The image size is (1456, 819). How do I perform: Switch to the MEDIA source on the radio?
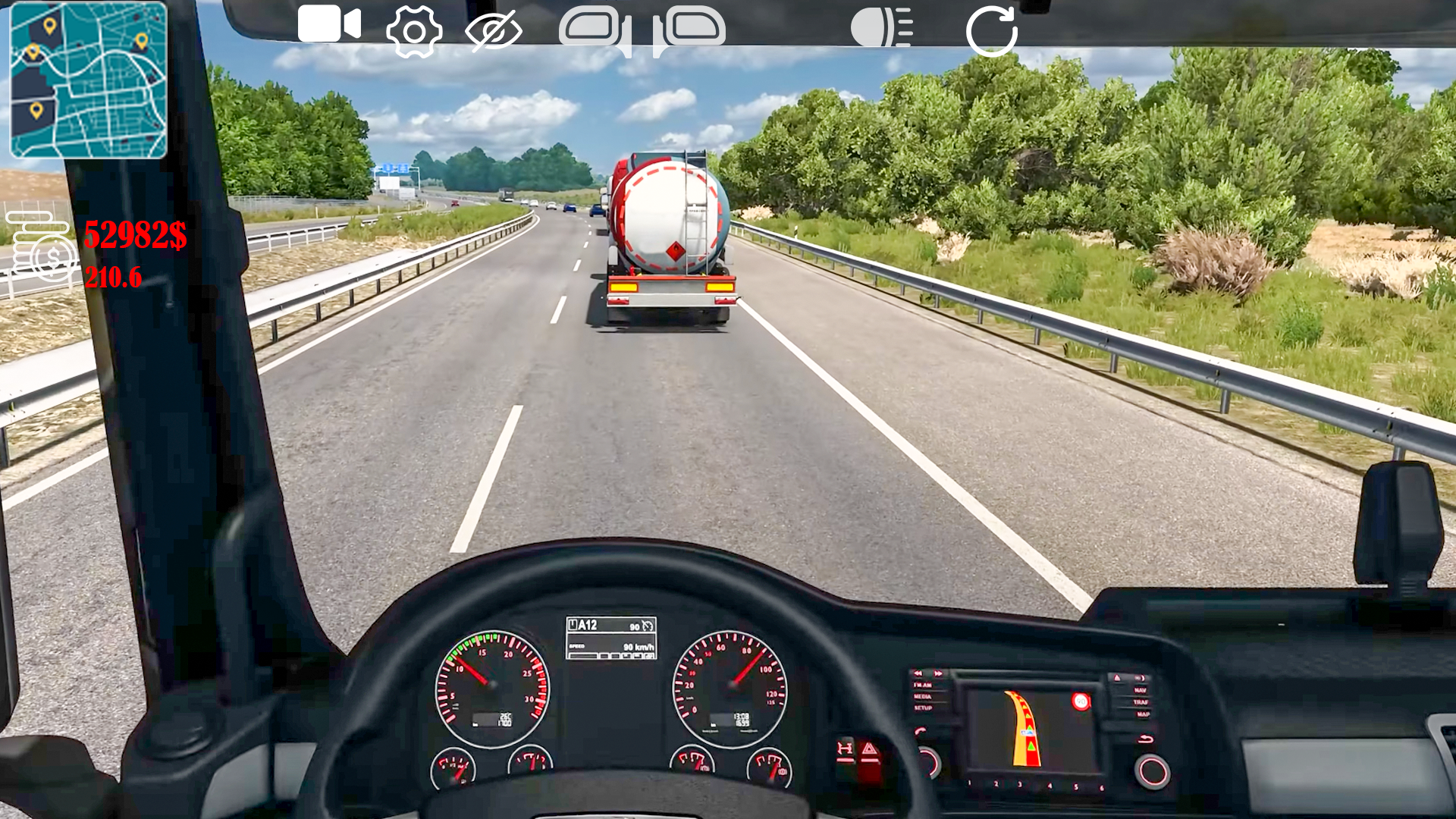[923, 697]
